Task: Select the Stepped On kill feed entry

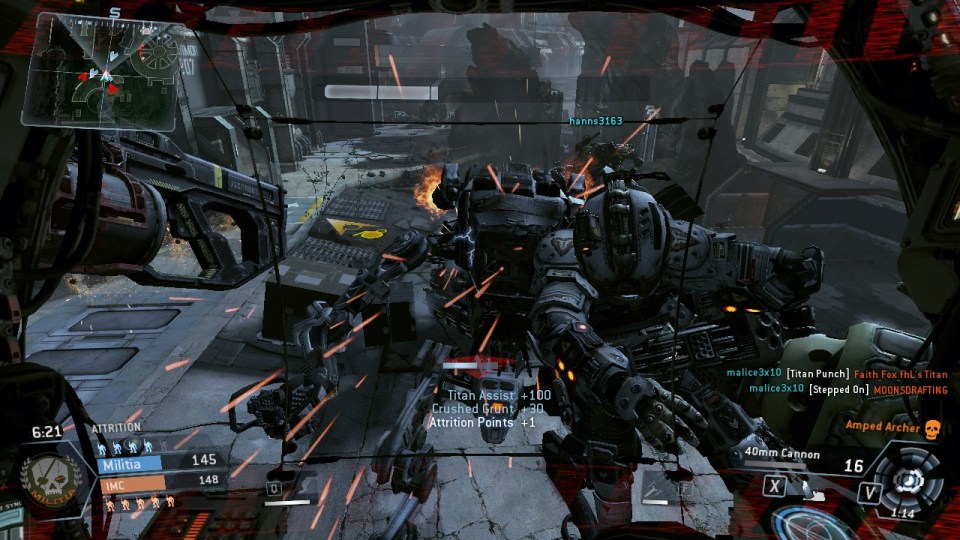Action: [x=838, y=388]
